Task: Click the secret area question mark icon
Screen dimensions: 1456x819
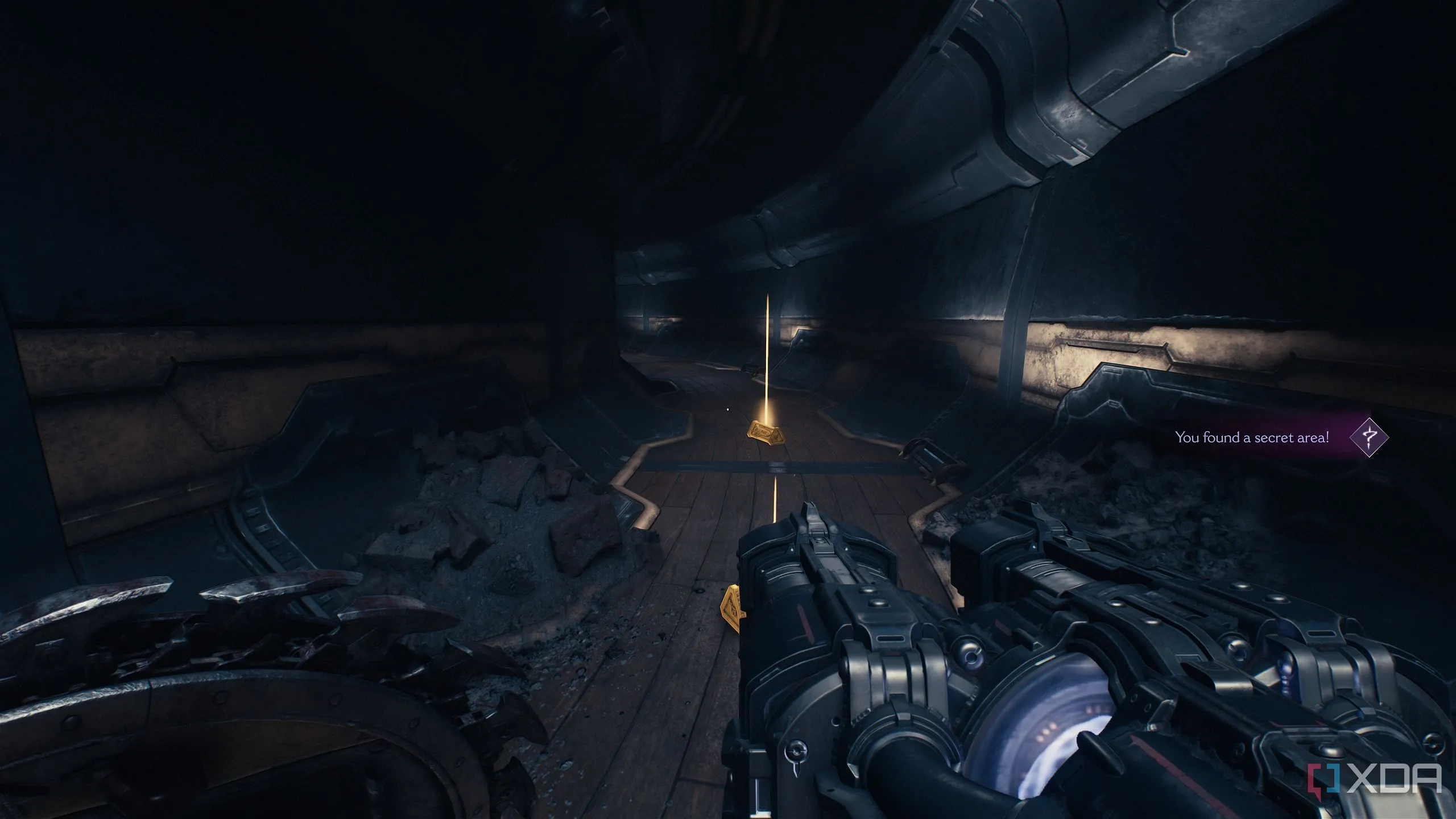Action: tap(1369, 437)
